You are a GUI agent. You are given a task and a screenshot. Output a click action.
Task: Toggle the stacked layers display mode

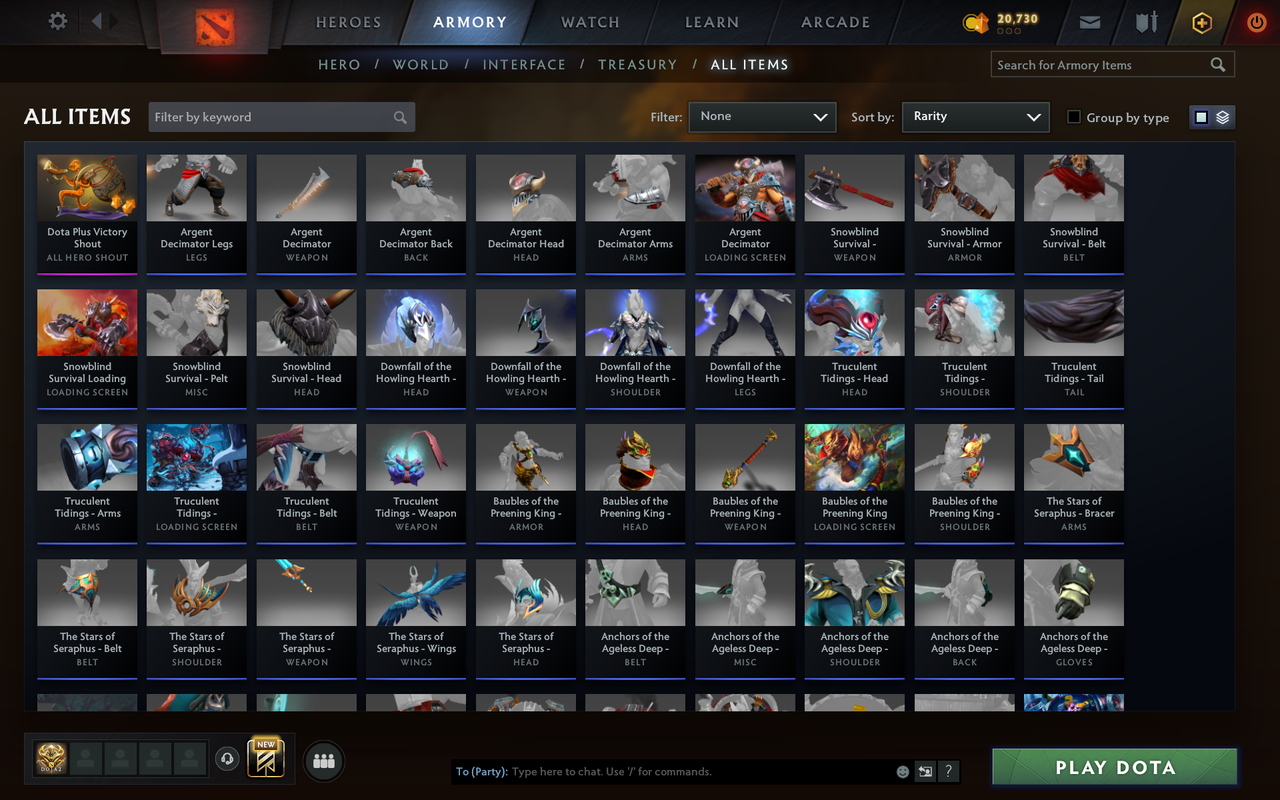click(1222, 116)
